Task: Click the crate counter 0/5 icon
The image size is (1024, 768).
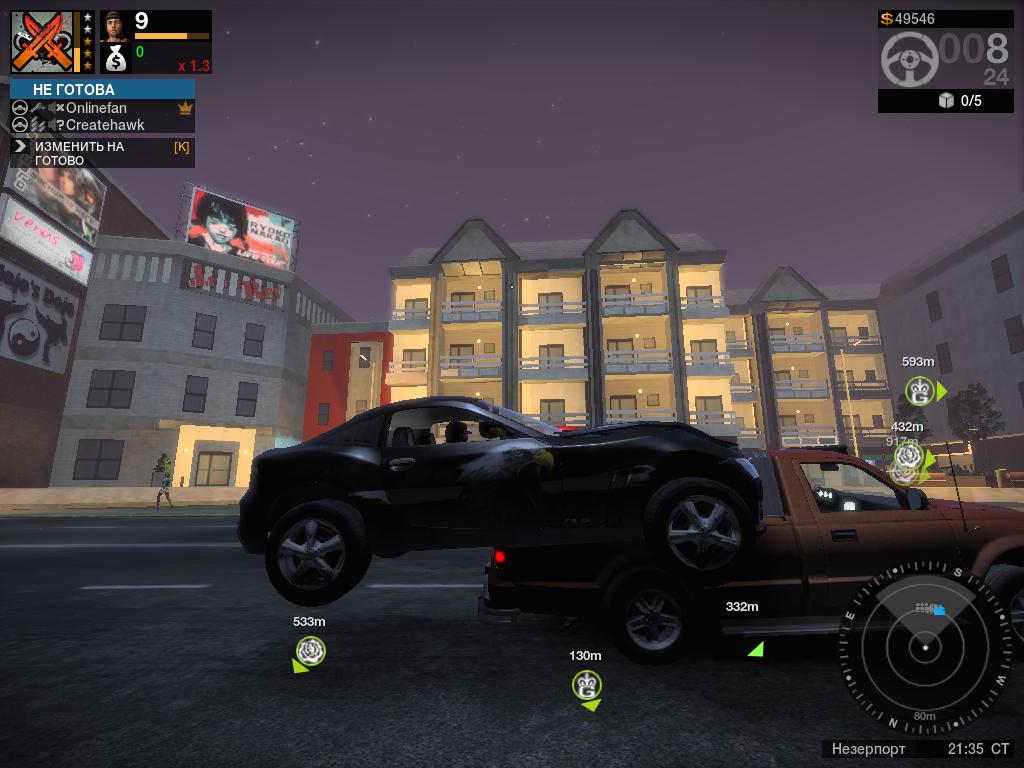Action: [x=946, y=101]
